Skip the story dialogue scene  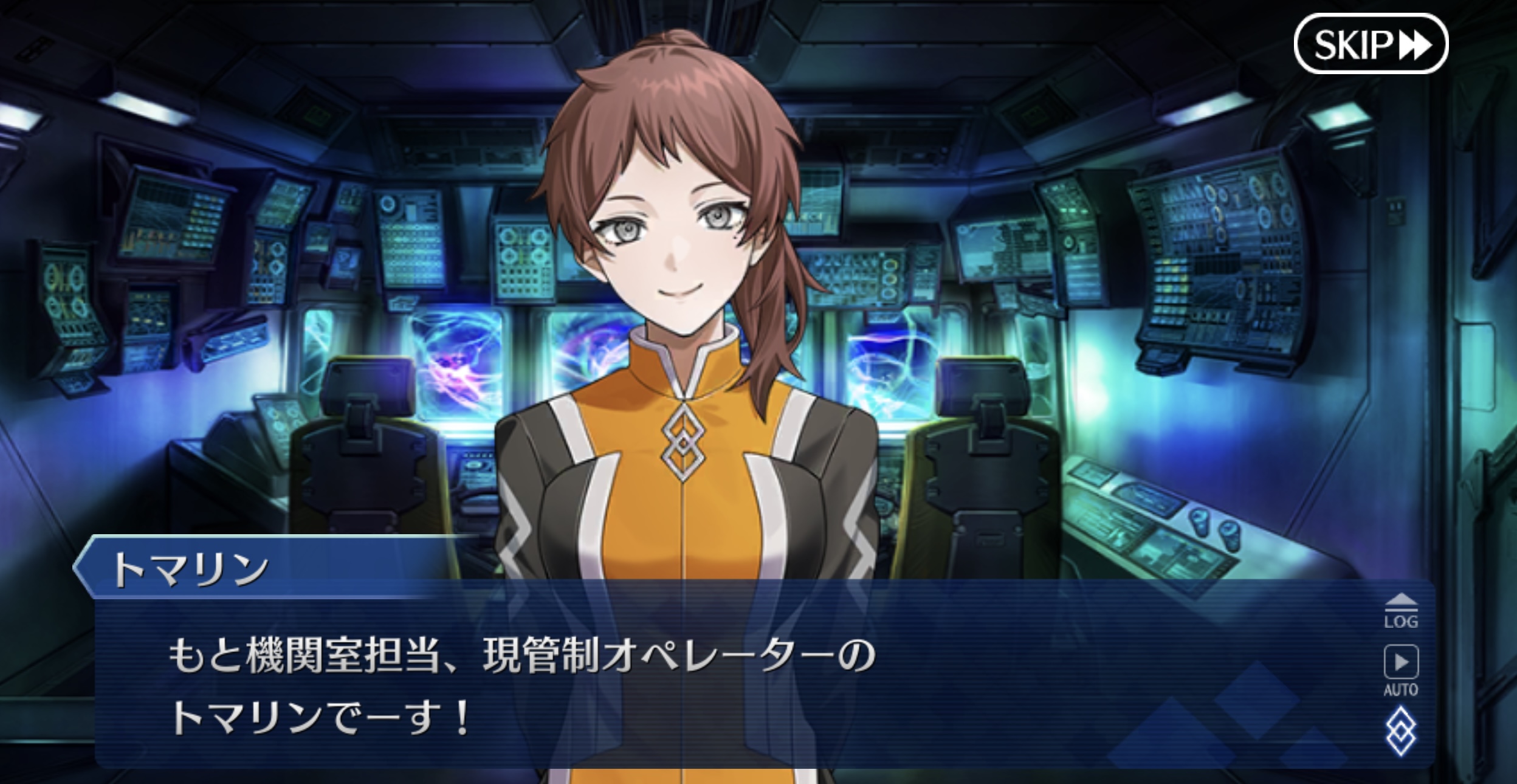click(1371, 44)
